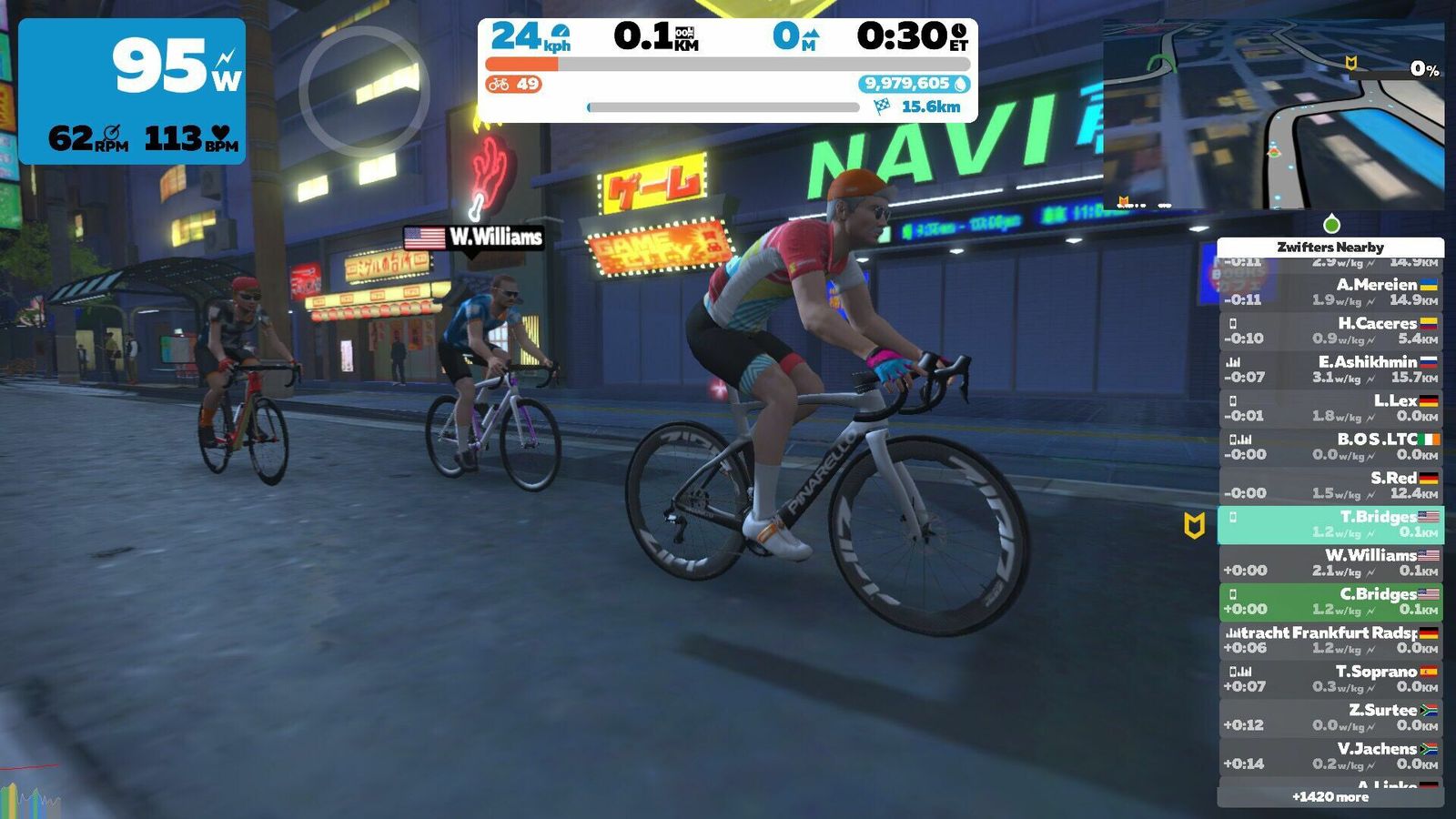The height and width of the screenshot is (819, 1456).
Task: Click the W.Williams name tag above rider
Action: click(x=474, y=238)
